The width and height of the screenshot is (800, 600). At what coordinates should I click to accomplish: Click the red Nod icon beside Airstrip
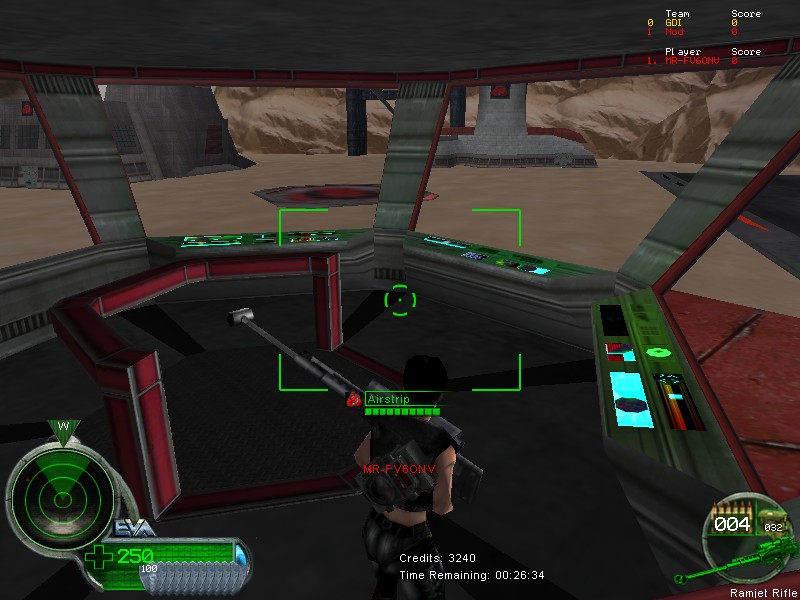click(353, 399)
